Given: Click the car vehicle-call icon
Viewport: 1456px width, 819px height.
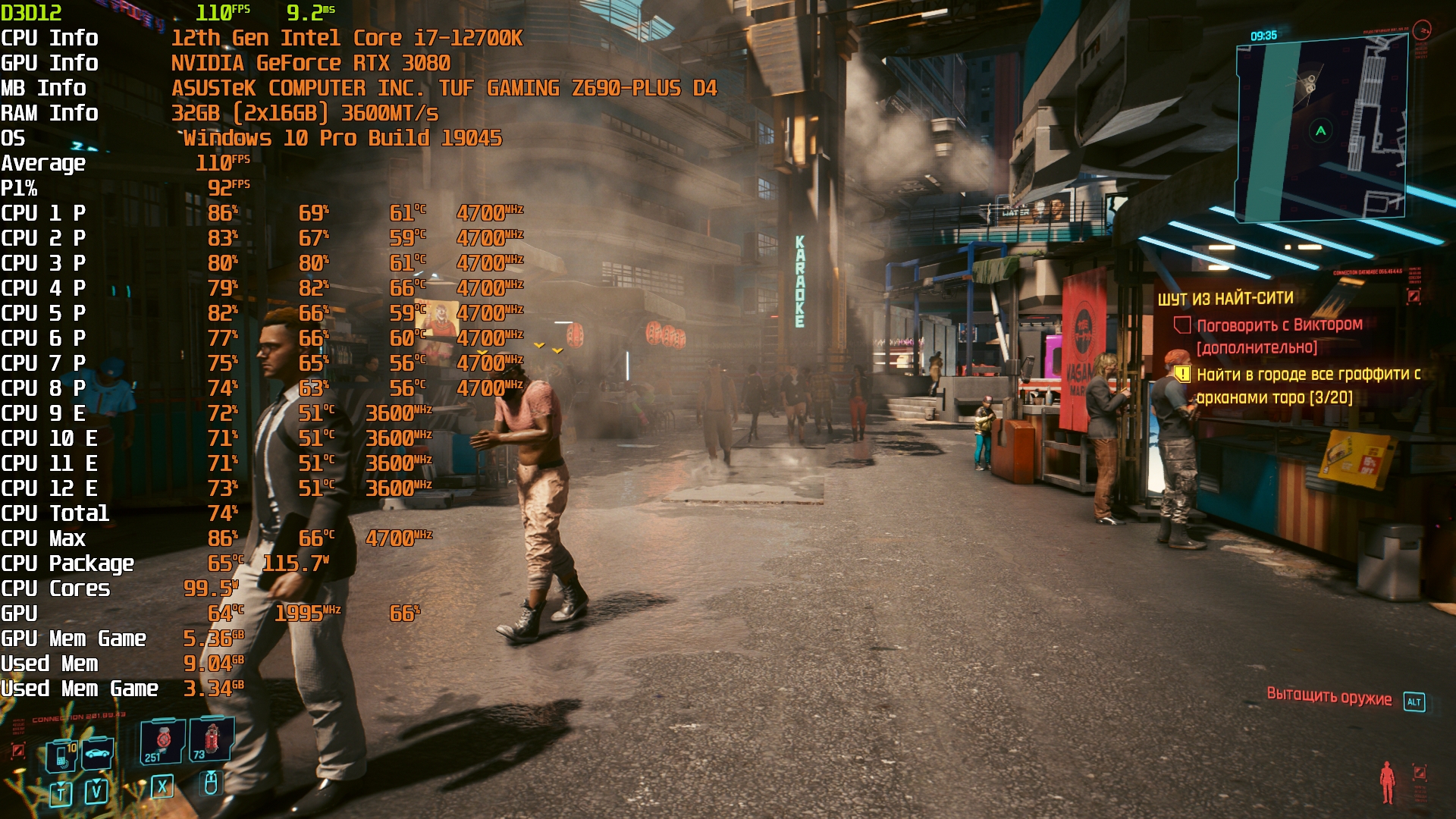Looking at the screenshot, I should tap(98, 753).
